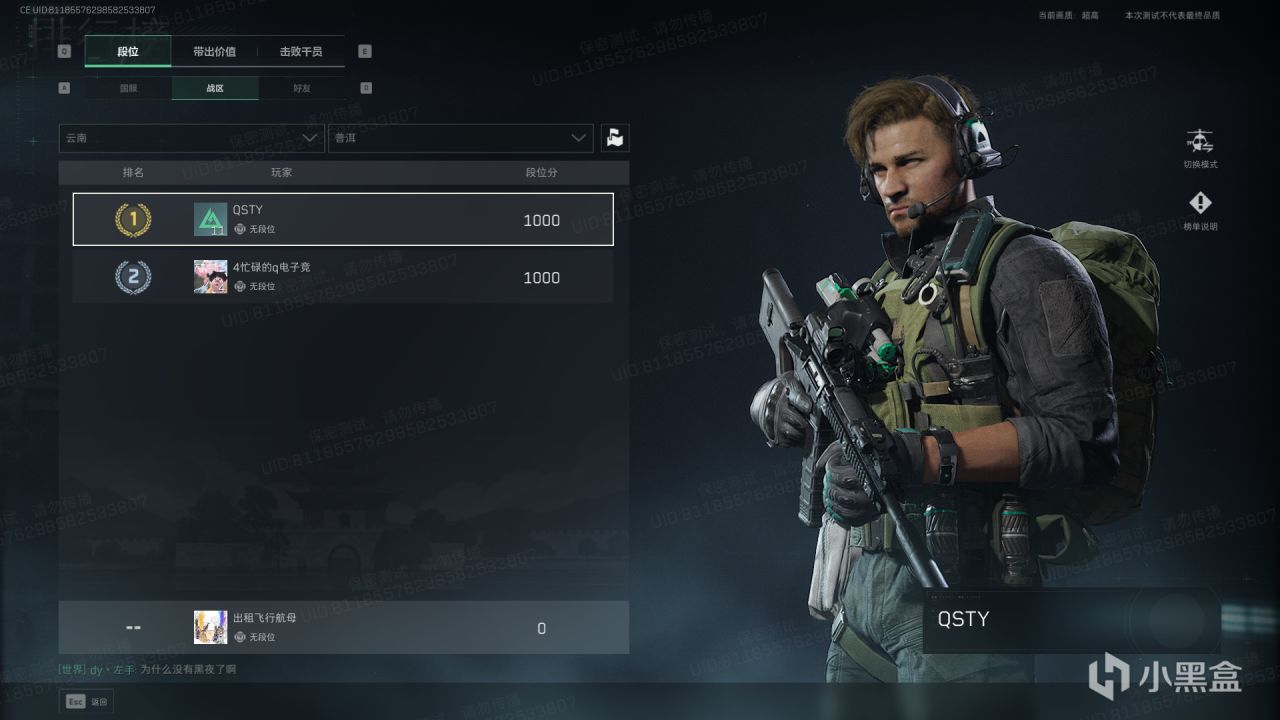View the 好友 friends ranking

[302, 88]
